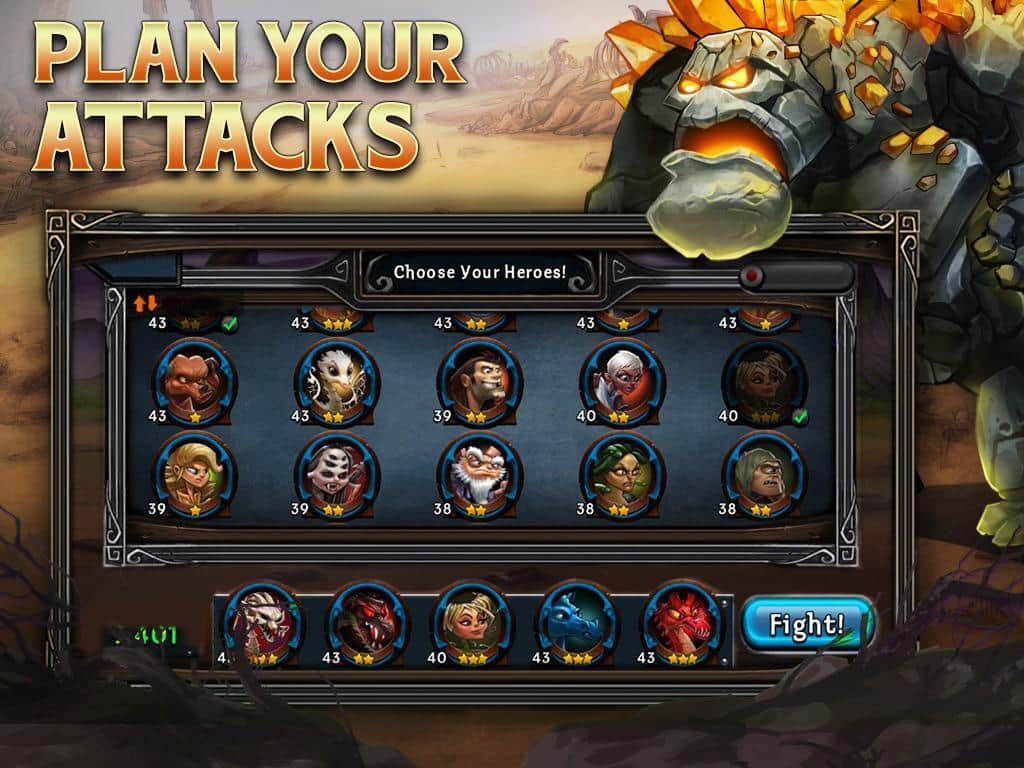
Task: Remove the red dragon from team
Action: click(x=682, y=622)
